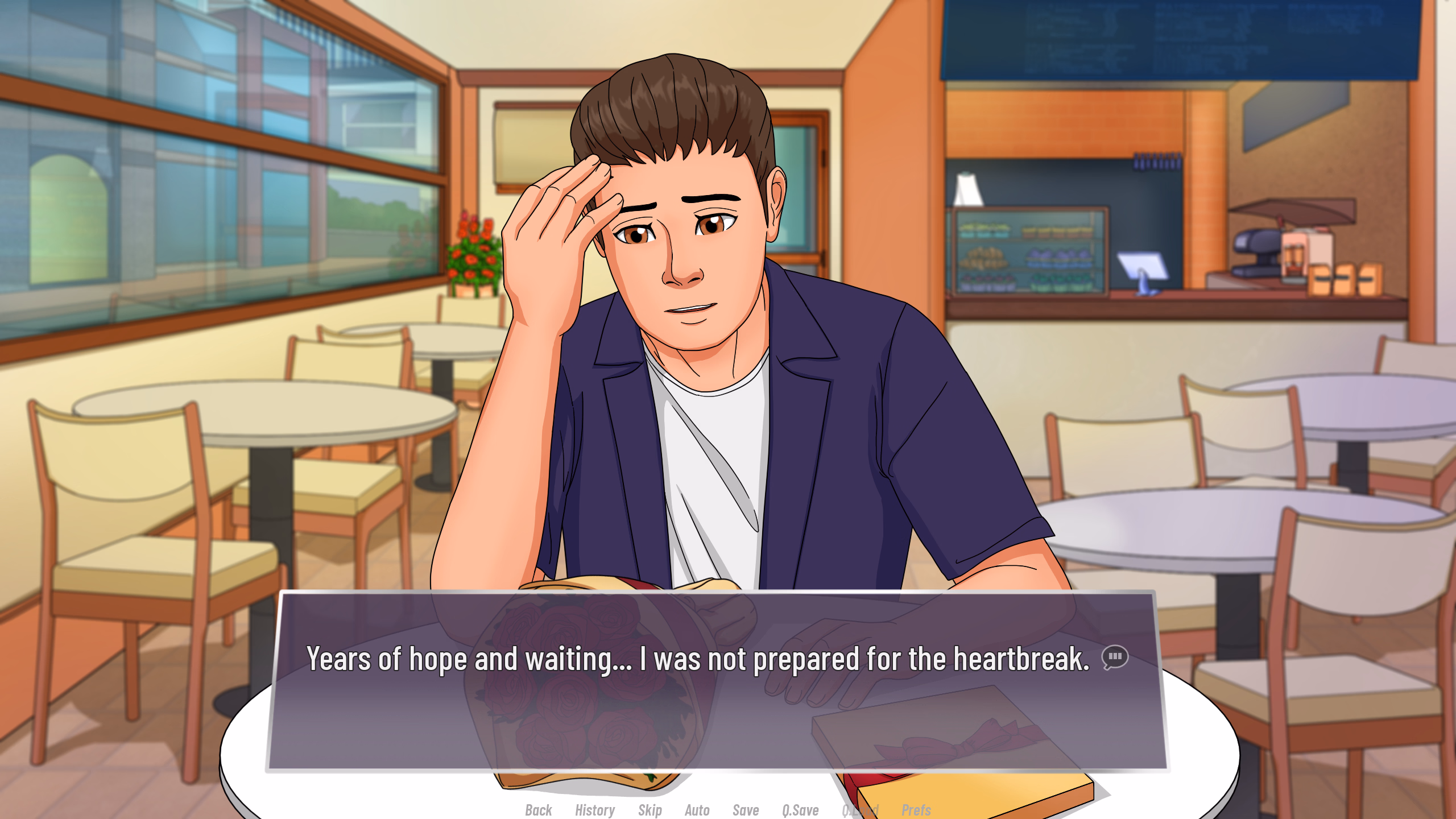Quick load with Q.Load
The height and width of the screenshot is (819, 1456).
[x=860, y=809]
